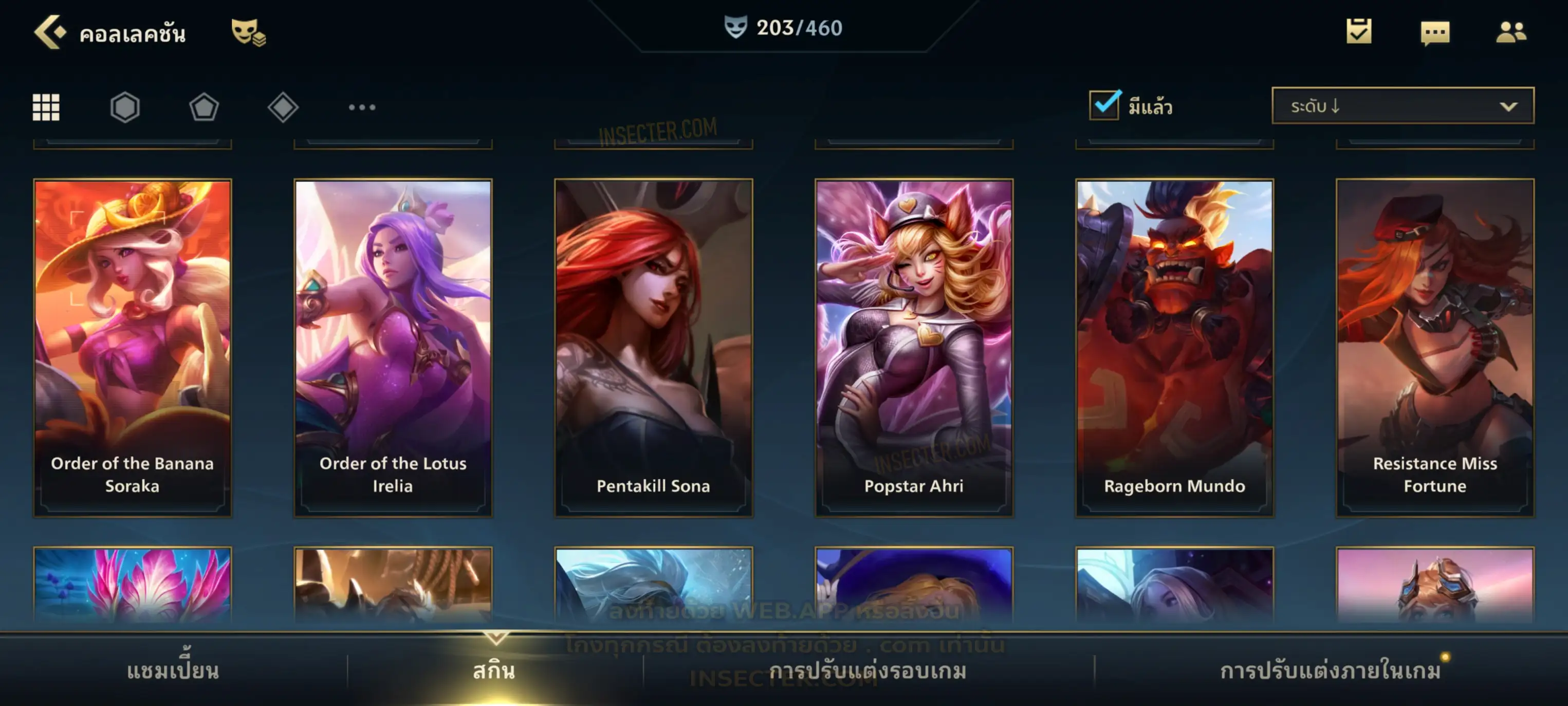Toggle the owned skins checkbox

[1104, 105]
